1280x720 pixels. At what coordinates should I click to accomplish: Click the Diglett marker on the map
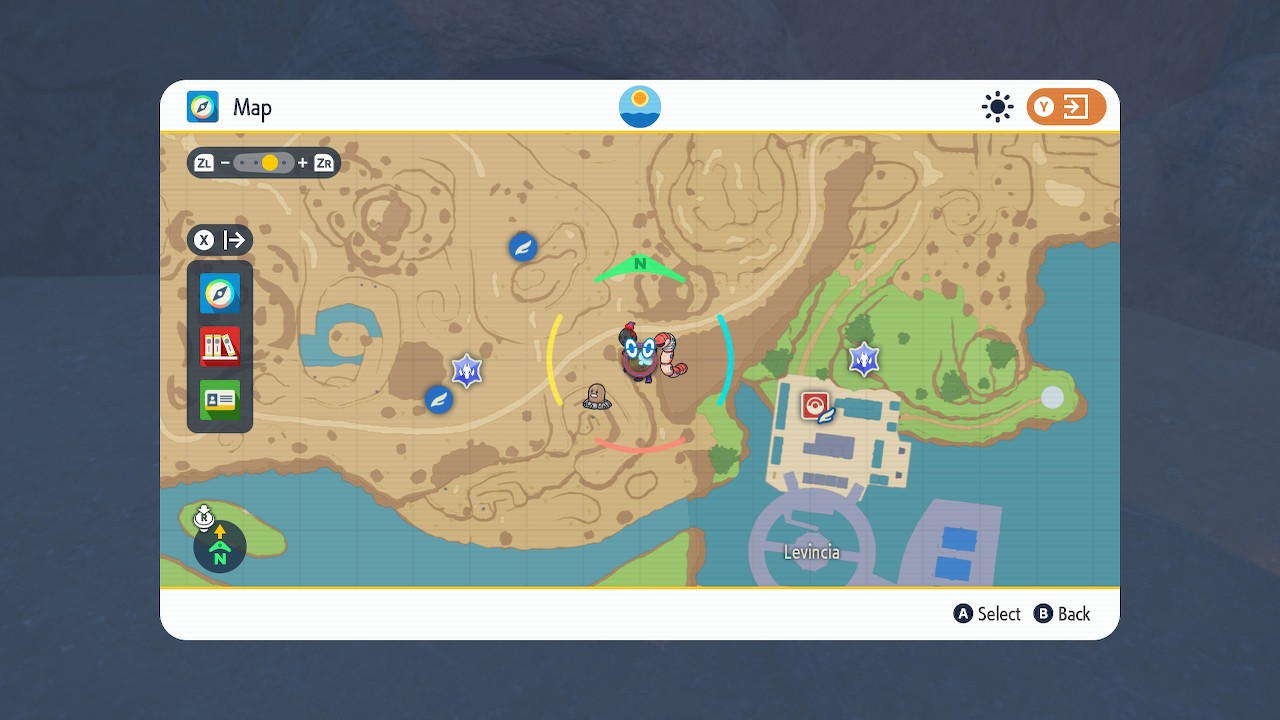597,398
